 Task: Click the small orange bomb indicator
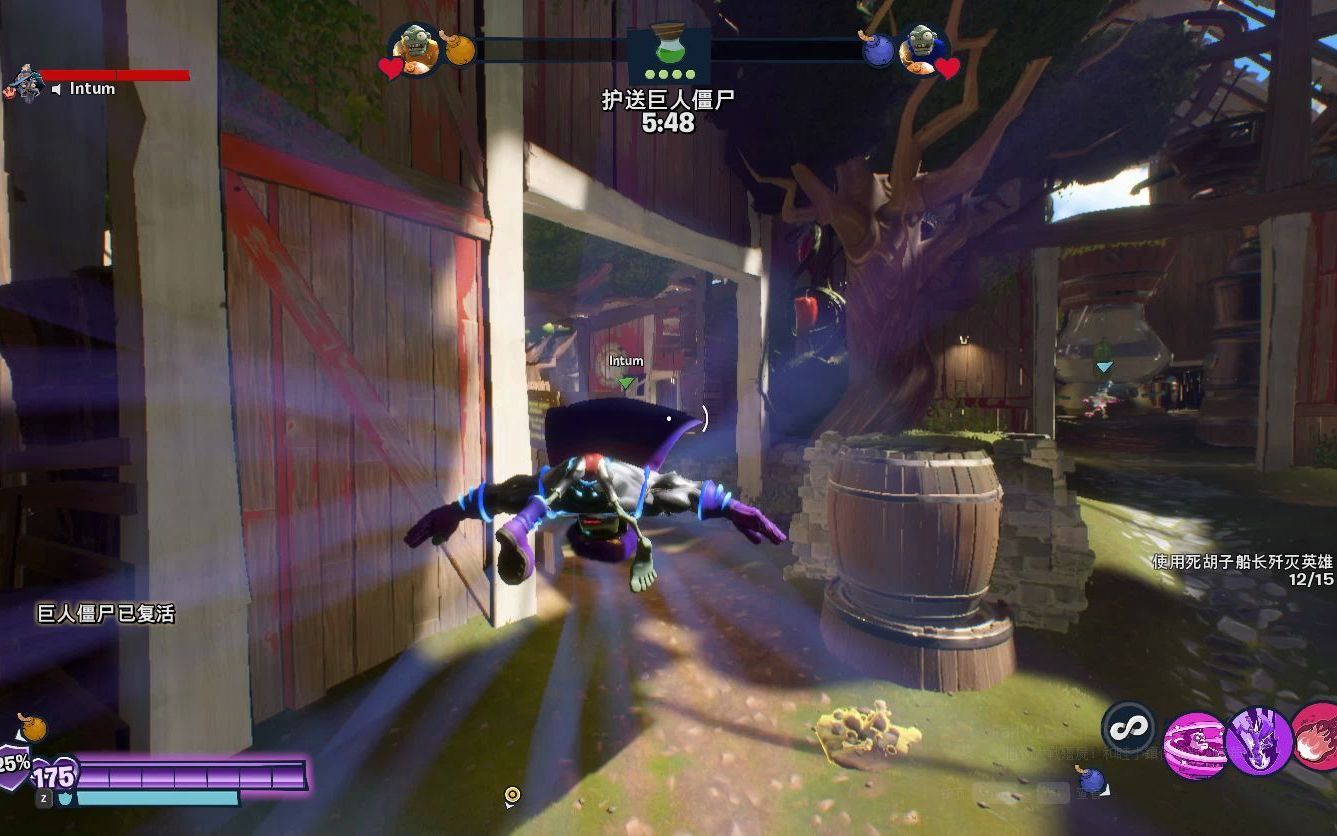click(x=32, y=727)
